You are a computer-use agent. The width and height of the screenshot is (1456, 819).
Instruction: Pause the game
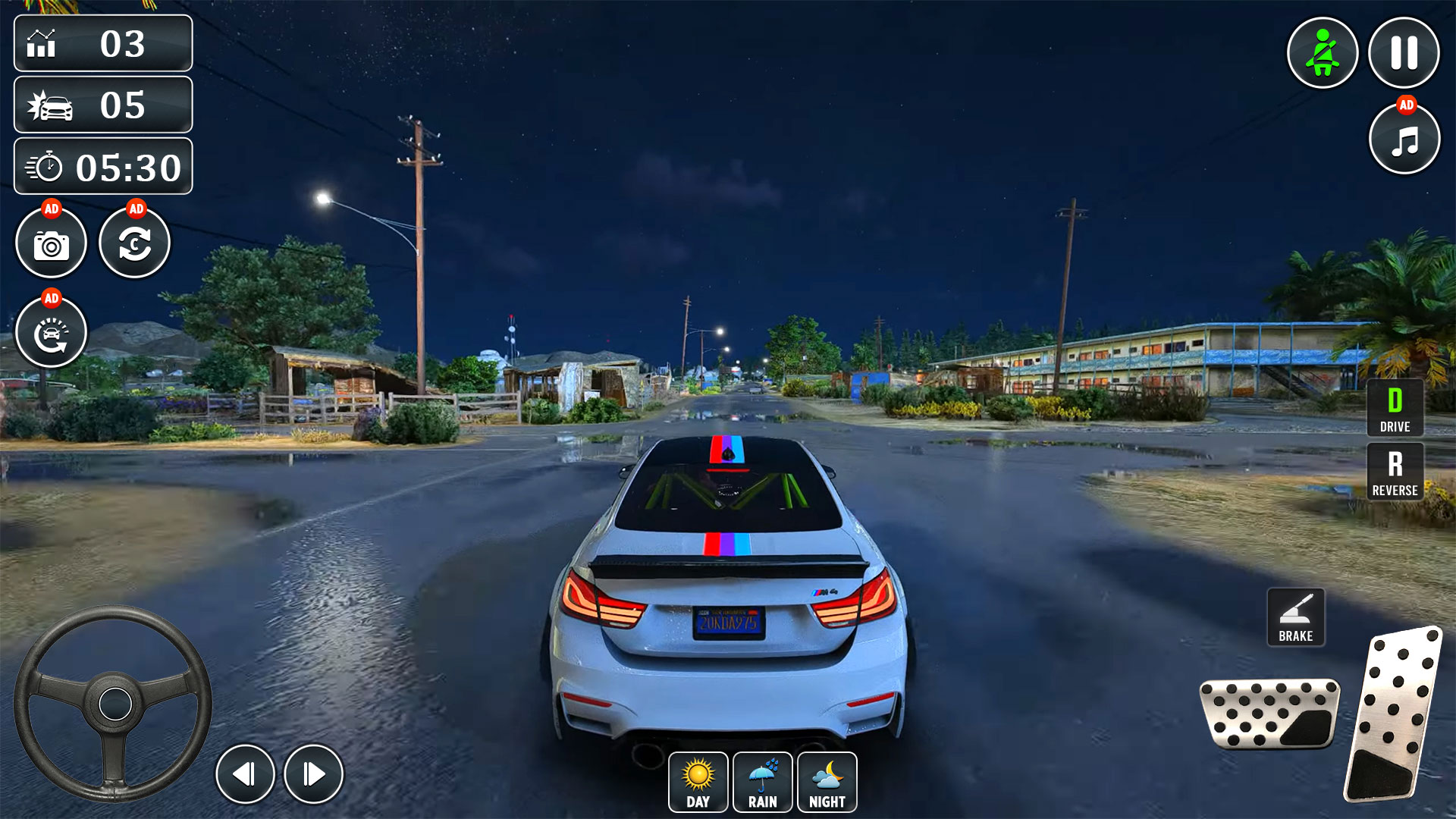1404,51
